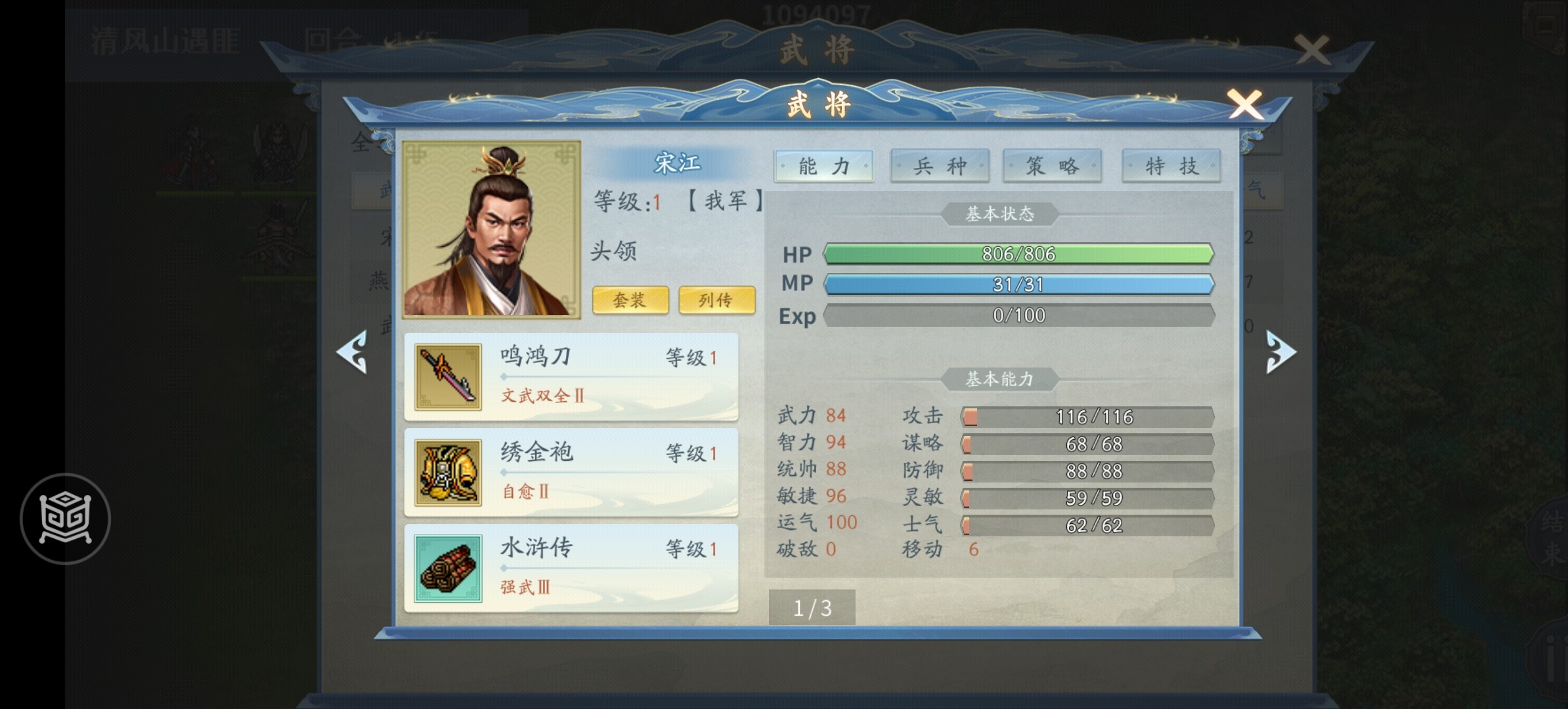Screen dimensions: 1568x709
Task: Show the 策略 tab
Action: pyautogui.click(x=1052, y=166)
